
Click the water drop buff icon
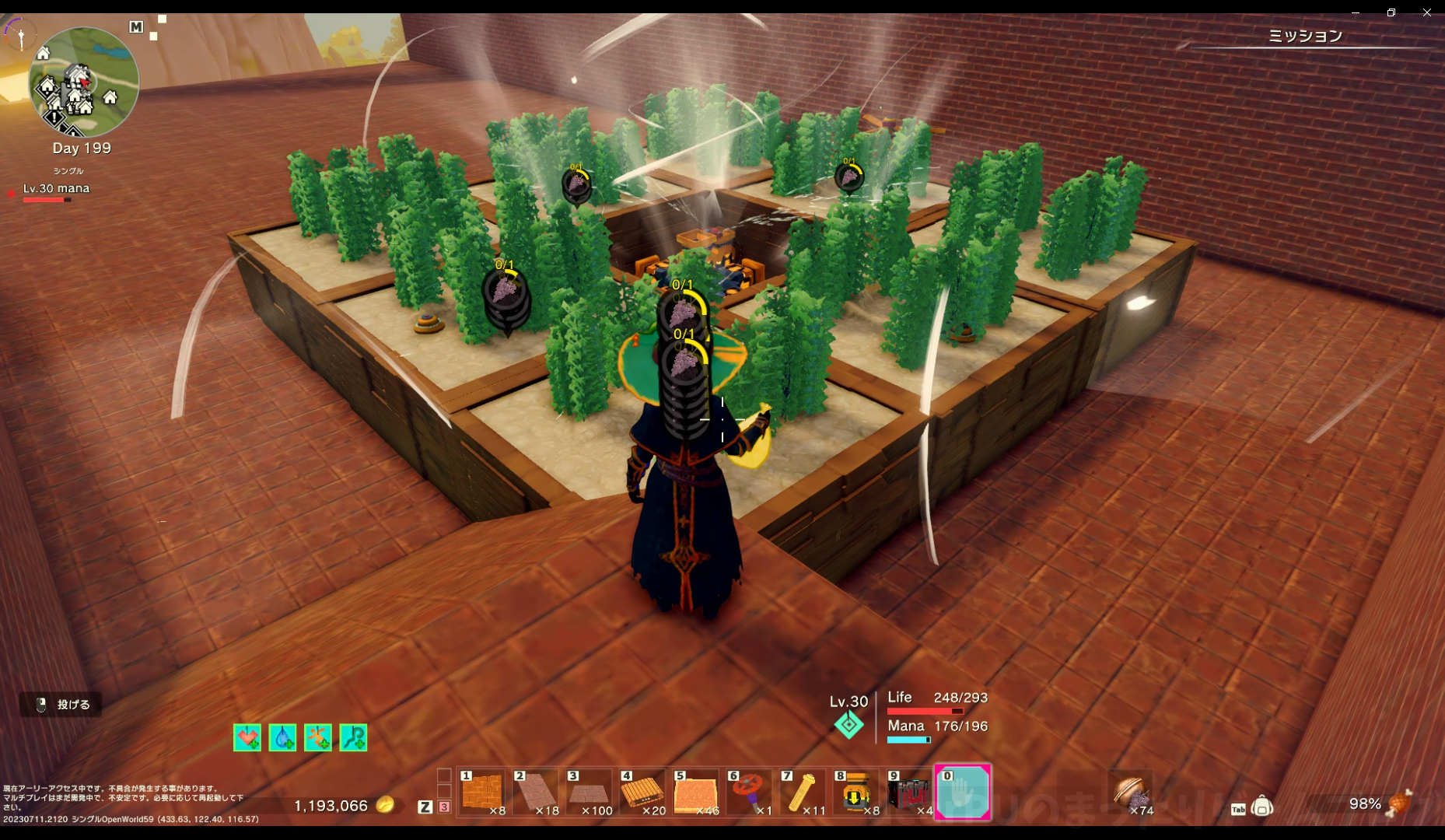pos(282,737)
